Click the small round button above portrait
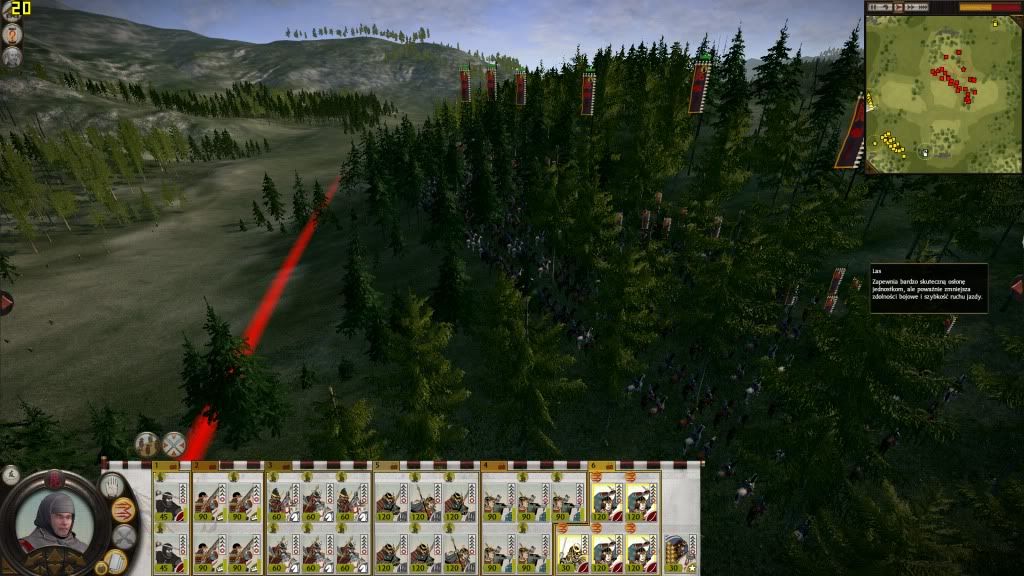The height and width of the screenshot is (576, 1024). pos(11,474)
